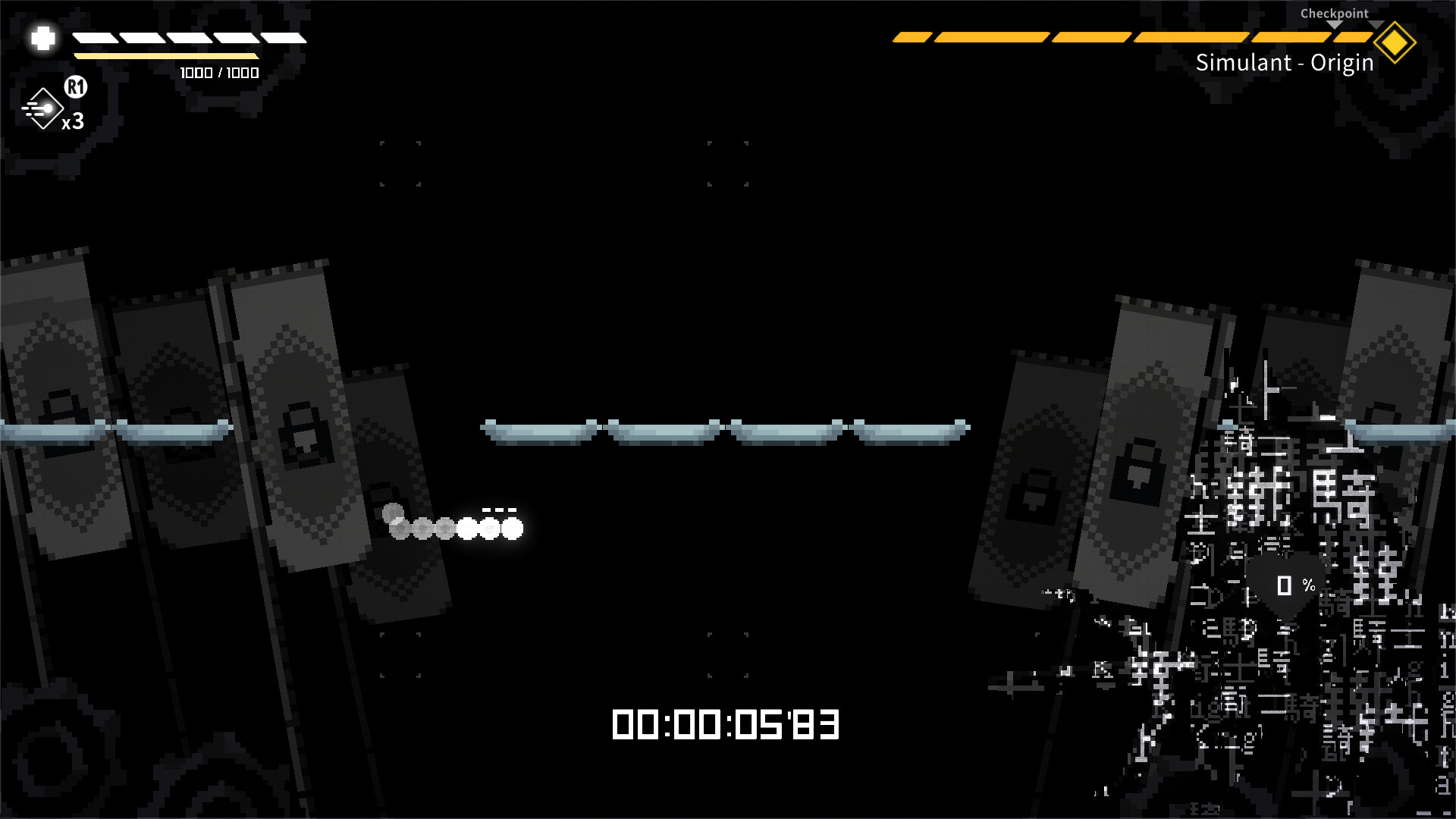Click the rightmost gray progress triangle
1456x819 pixels.
1376,24
